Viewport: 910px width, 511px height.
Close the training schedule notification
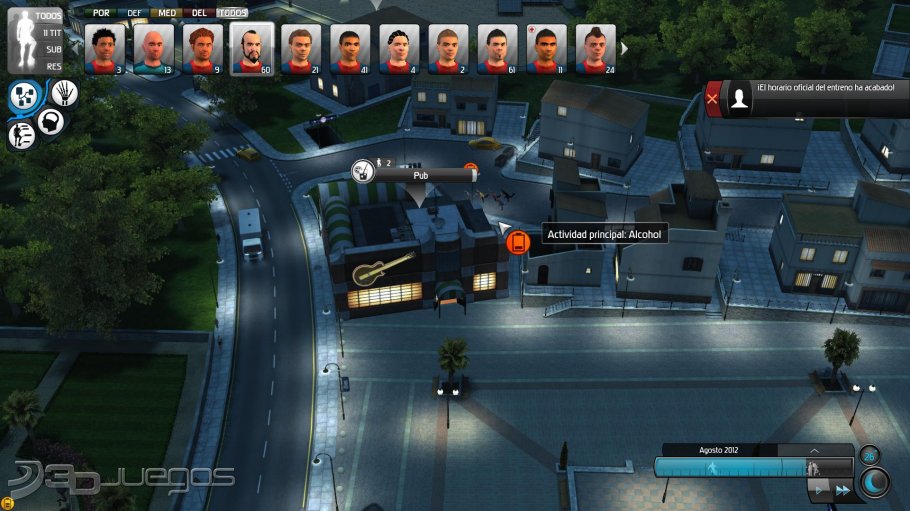pos(712,98)
